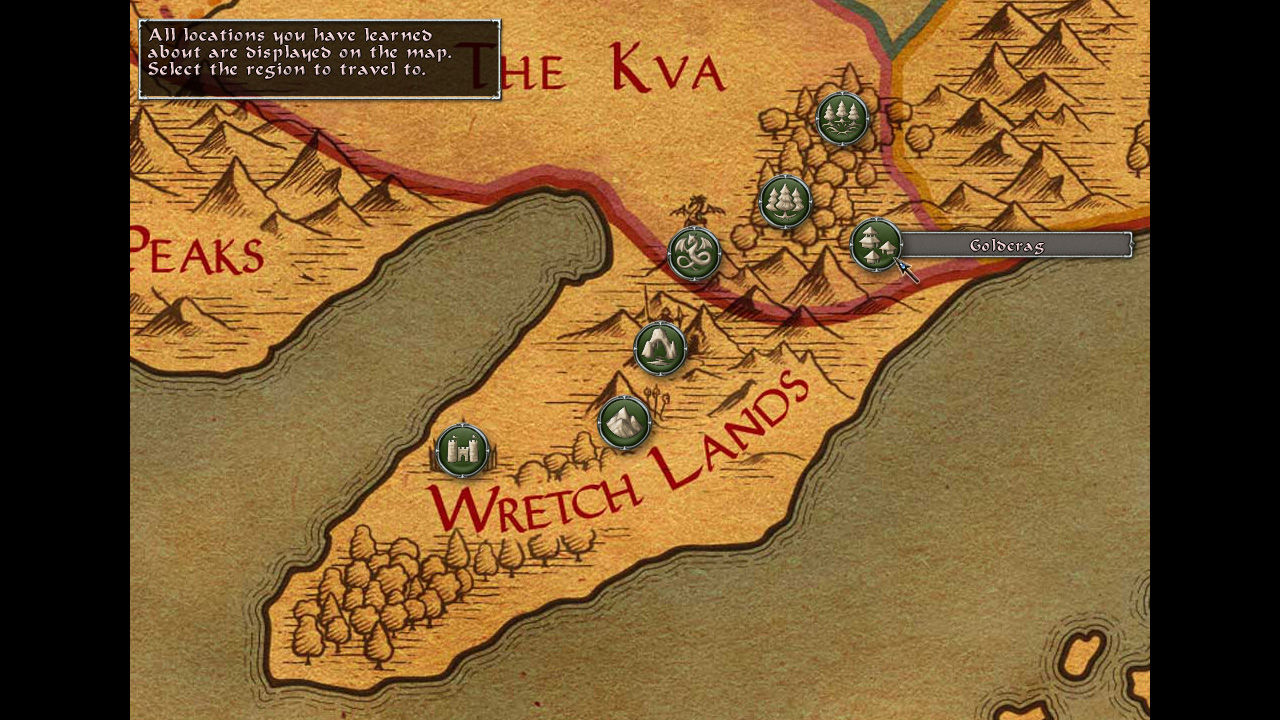This screenshot has height=720, width=1280.
Task: Travel to the mountain peak location icon
Action: click(x=623, y=422)
